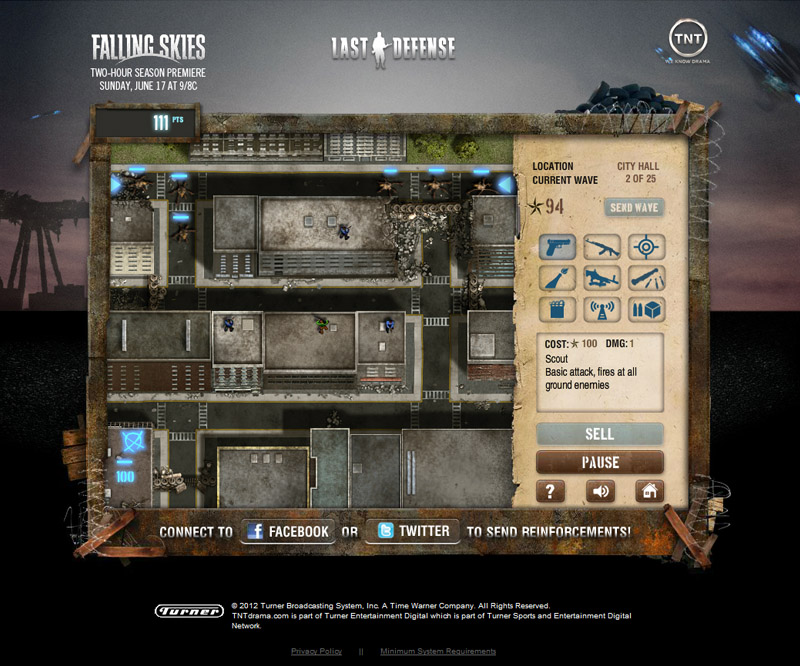
Task: Select the rocket launcher unit
Action: (x=649, y=278)
